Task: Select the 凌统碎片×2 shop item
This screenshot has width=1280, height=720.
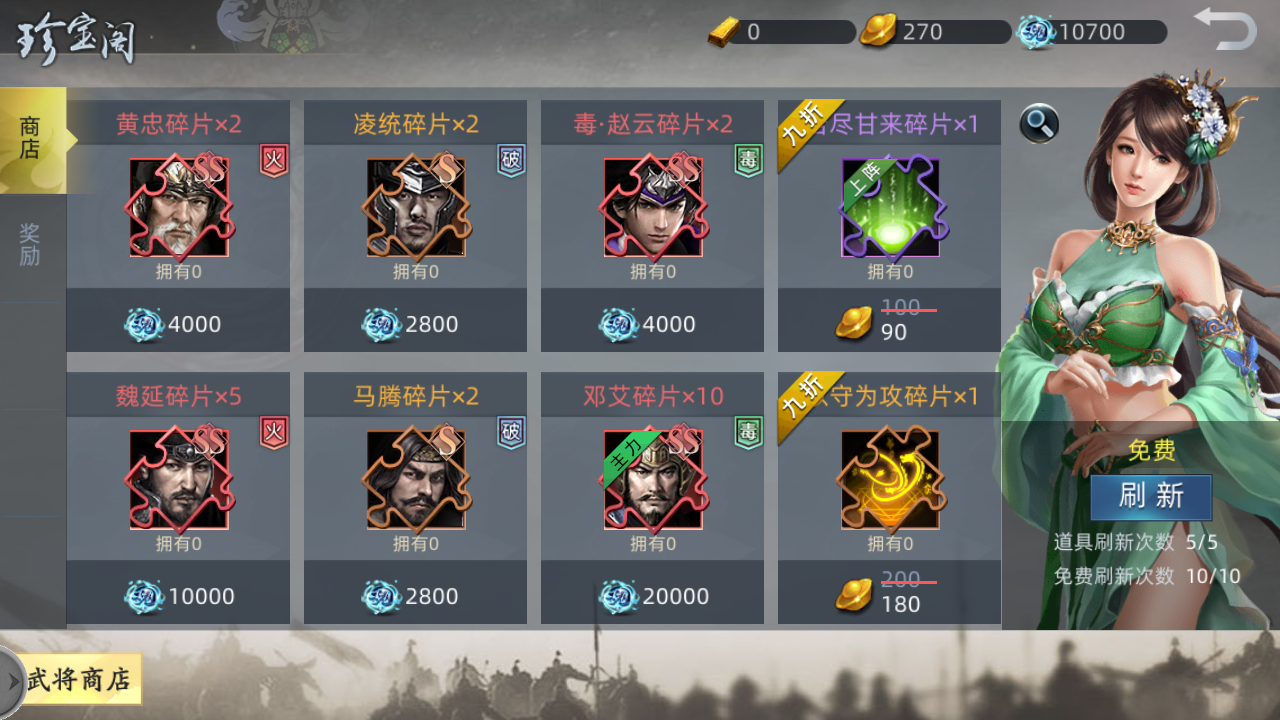Action: coord(416,208)
